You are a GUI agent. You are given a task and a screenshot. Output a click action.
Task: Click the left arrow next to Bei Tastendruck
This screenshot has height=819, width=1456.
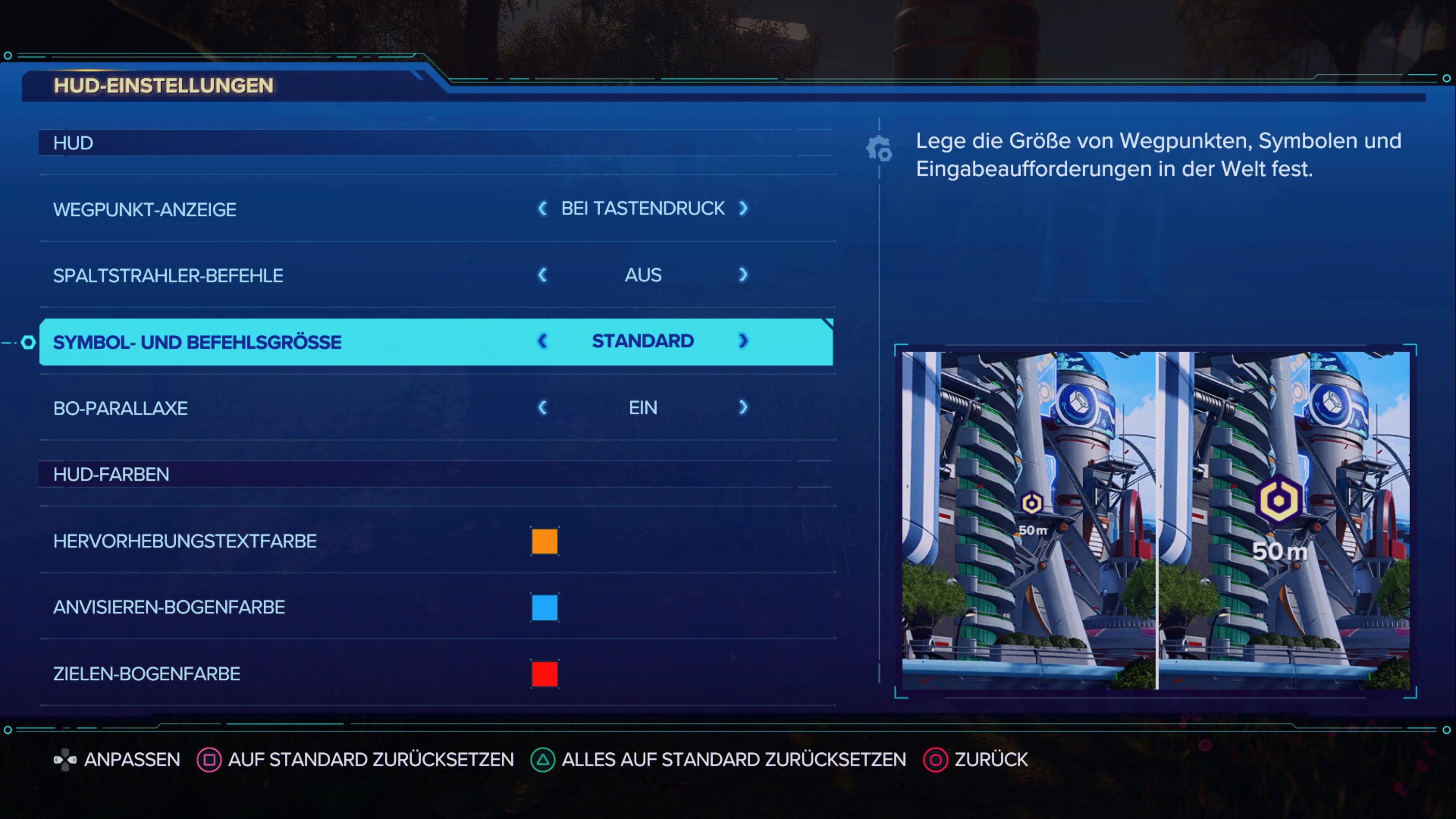coord(542,209)
